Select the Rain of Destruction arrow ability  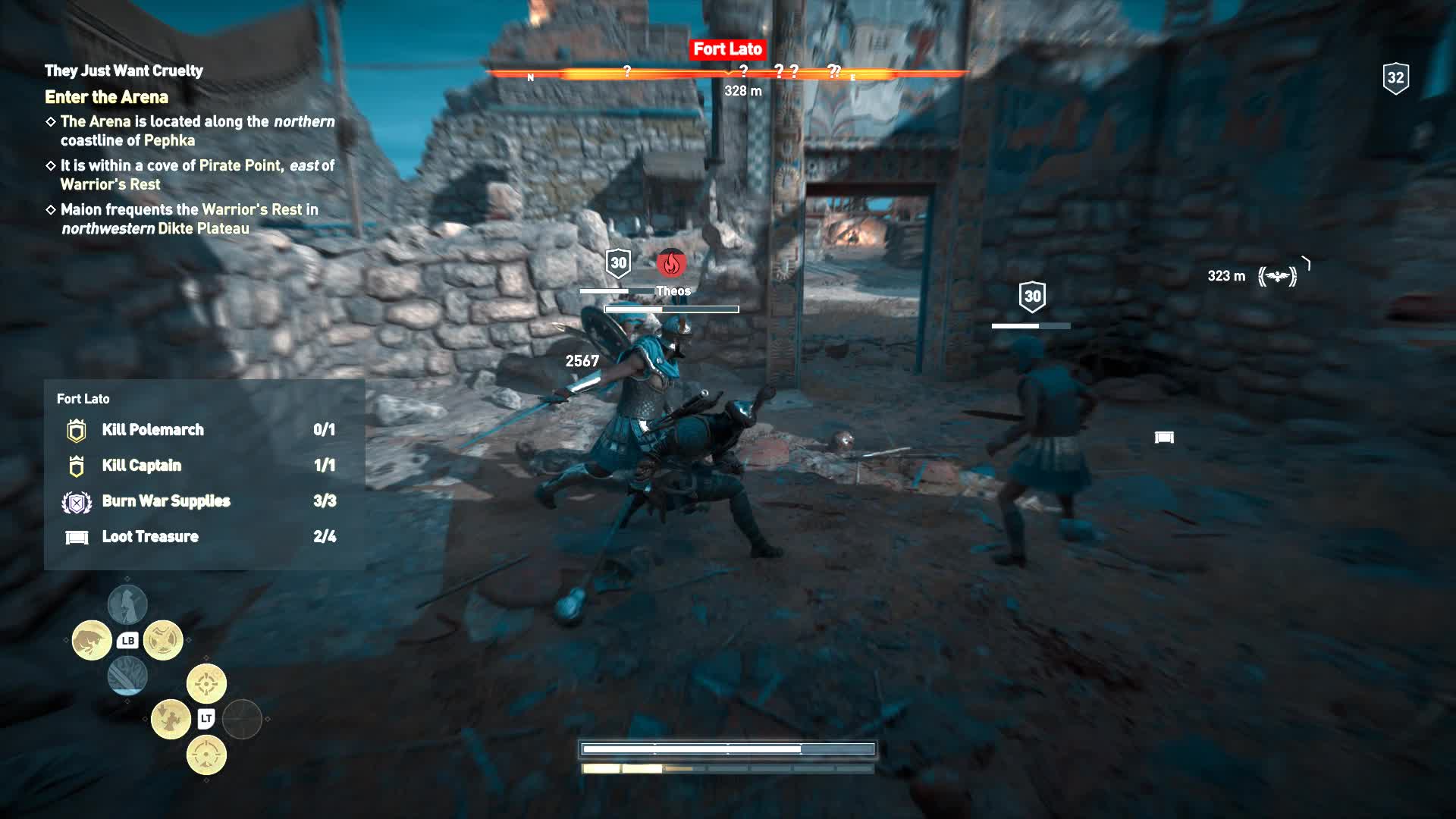coord(171,720)
